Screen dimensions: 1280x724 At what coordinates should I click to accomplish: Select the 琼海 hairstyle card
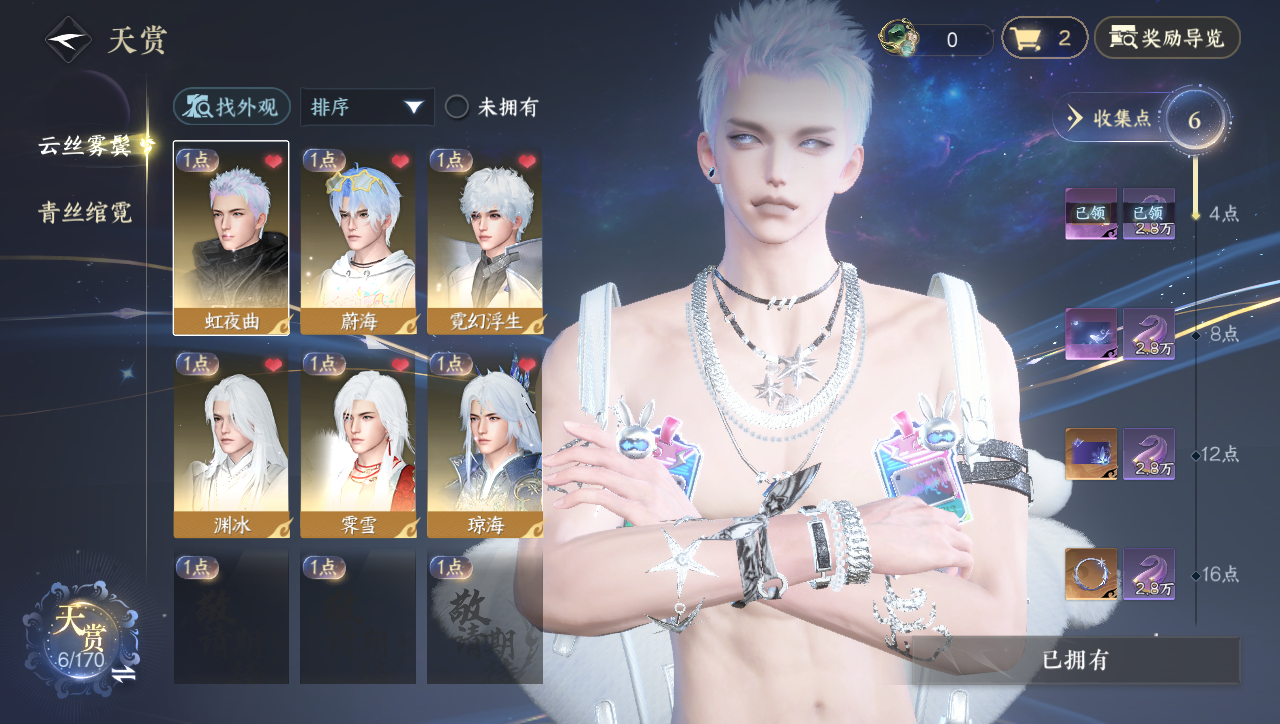pos(485,444)
